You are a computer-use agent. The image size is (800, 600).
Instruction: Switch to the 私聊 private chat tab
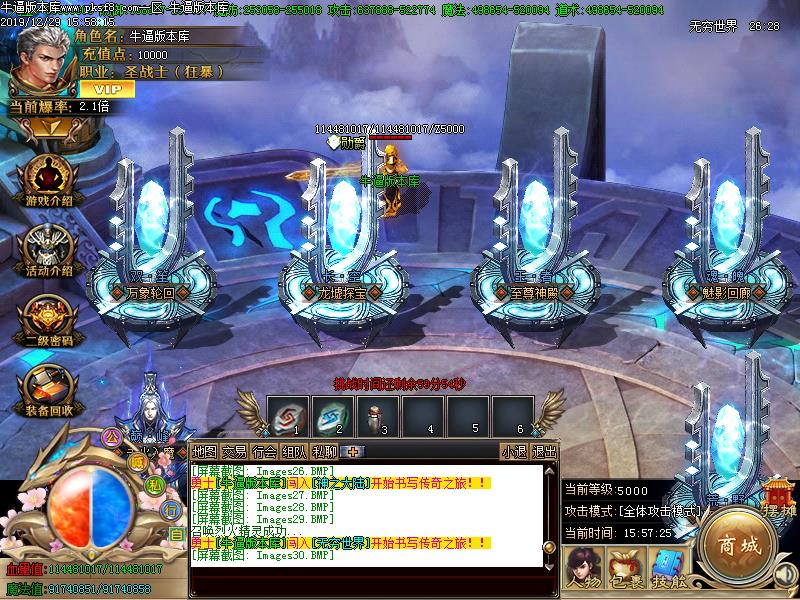[x=324, y=452]
